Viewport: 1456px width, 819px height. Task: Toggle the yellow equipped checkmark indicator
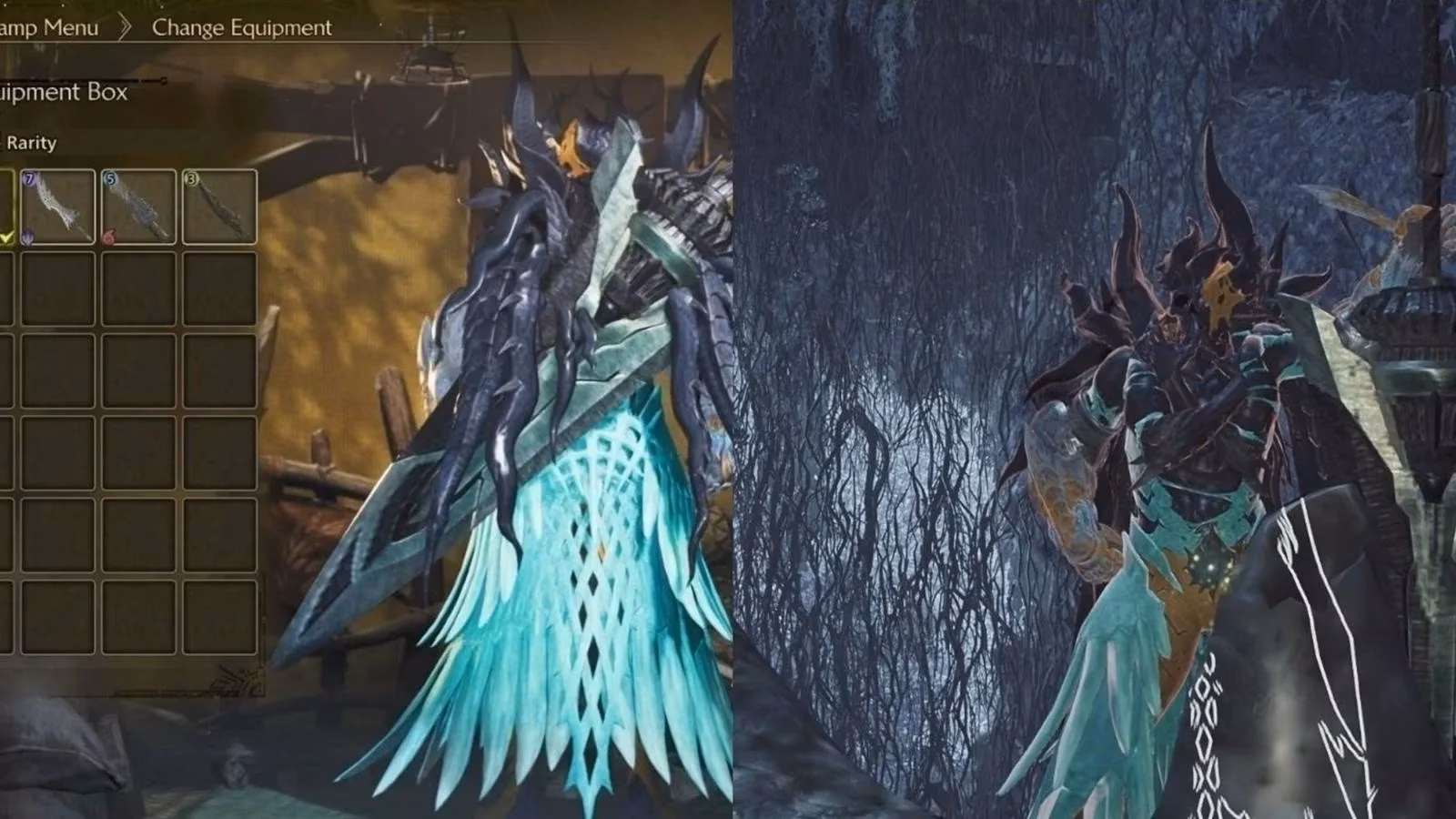click(5, 237)
